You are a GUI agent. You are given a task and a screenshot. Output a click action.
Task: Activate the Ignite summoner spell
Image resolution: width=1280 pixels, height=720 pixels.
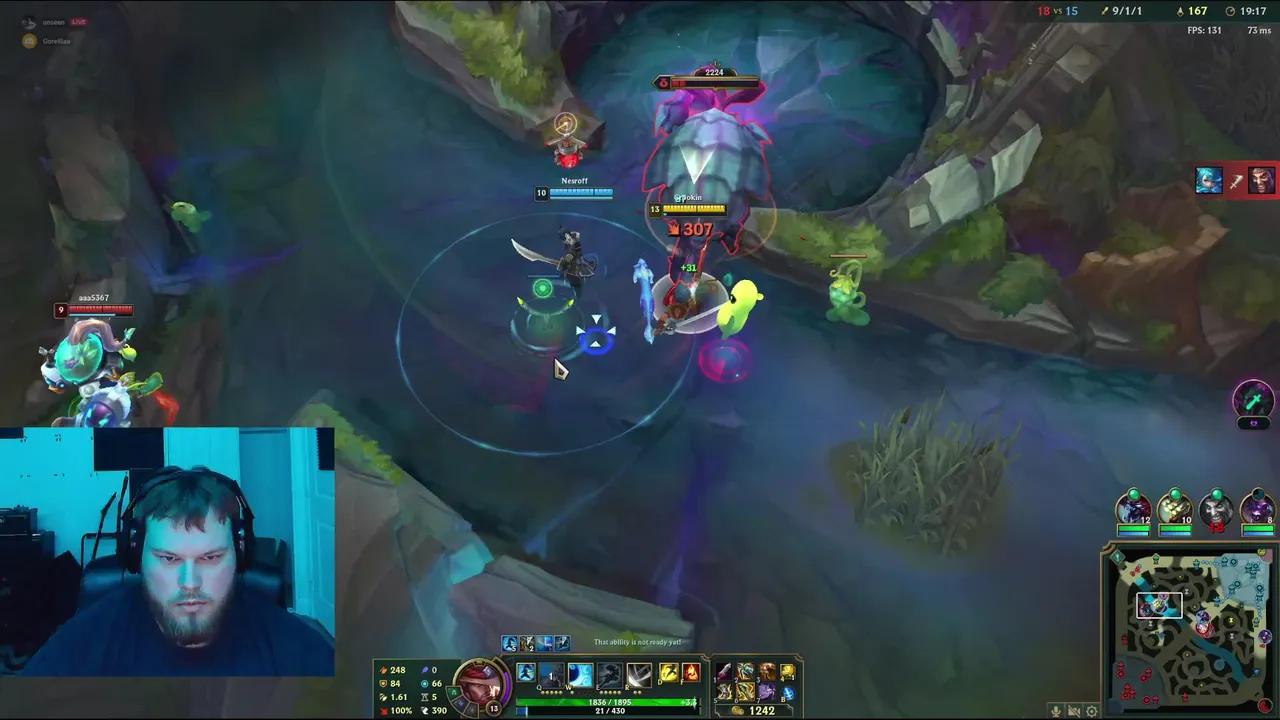(x=690, y=673)
